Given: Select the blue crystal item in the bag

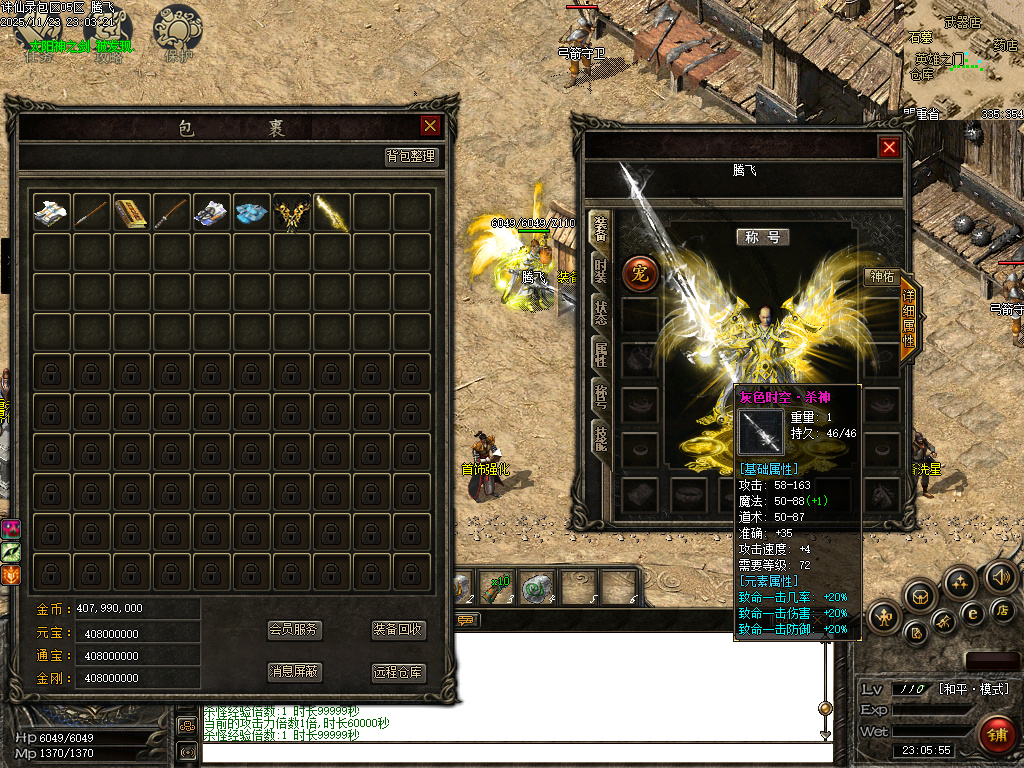Looking at the screenshot, I should tap(251, 212).
